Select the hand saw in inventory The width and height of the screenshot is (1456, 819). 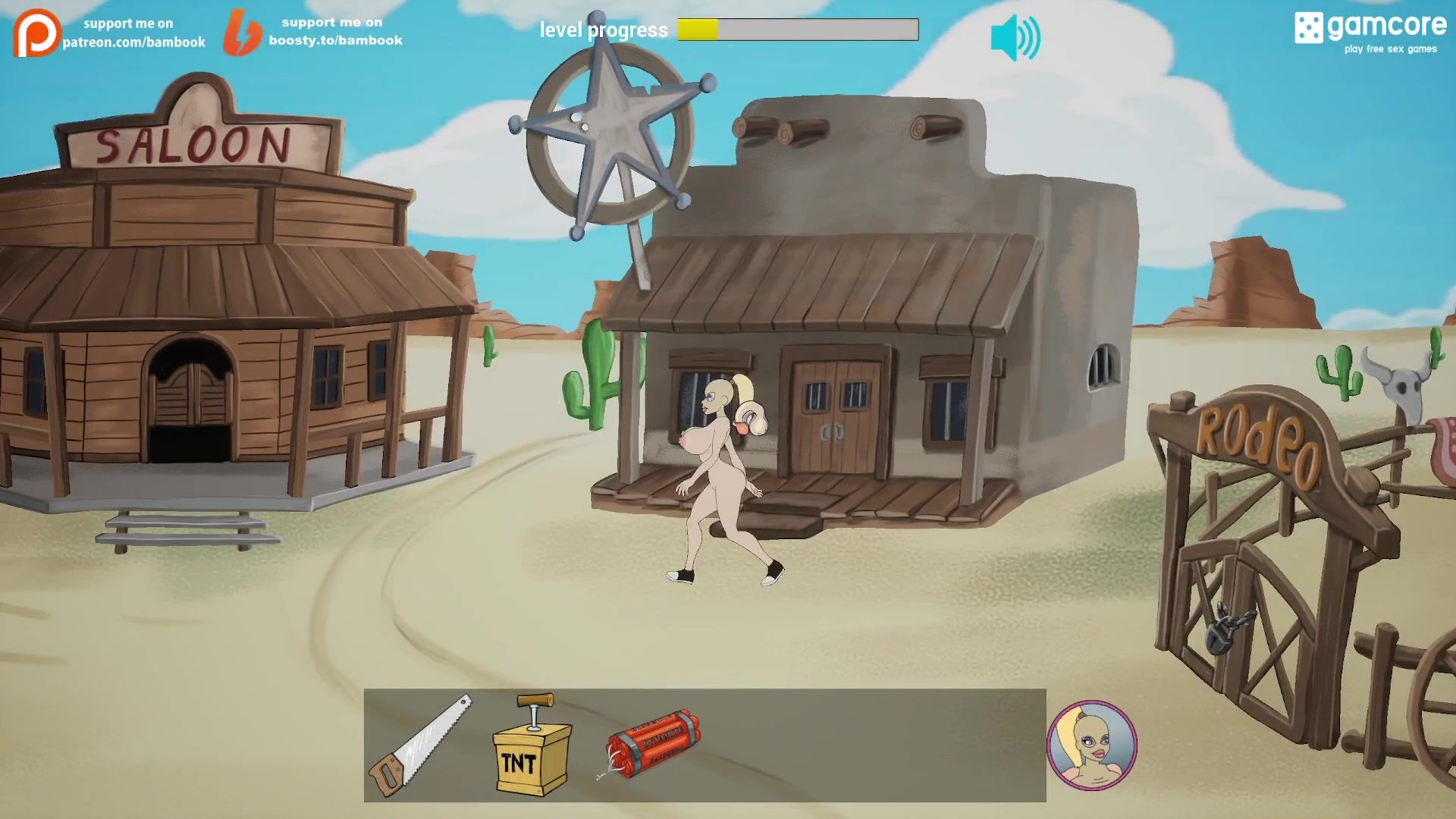coord(419,745)
